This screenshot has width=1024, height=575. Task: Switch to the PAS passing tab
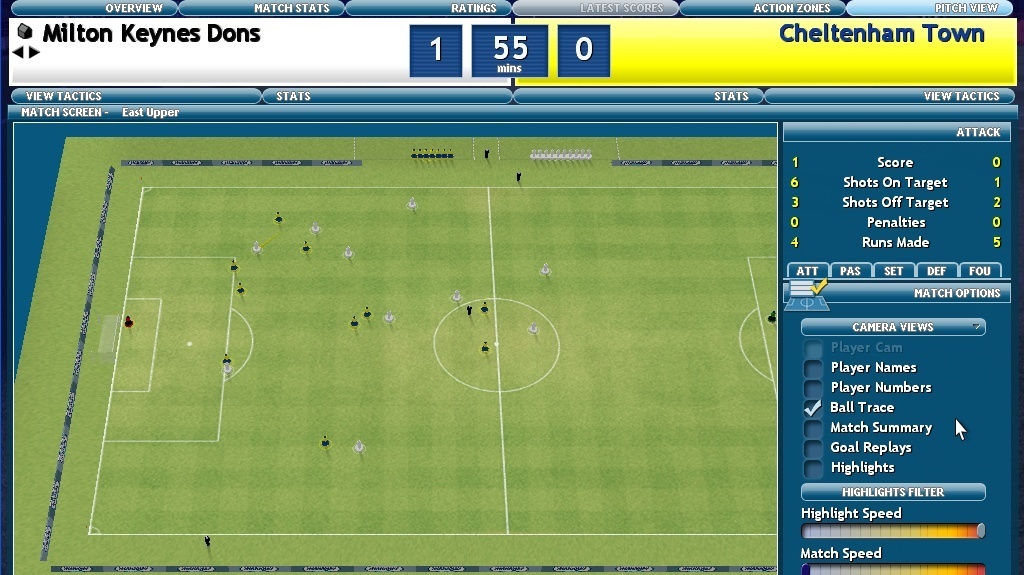coord(850,271)
